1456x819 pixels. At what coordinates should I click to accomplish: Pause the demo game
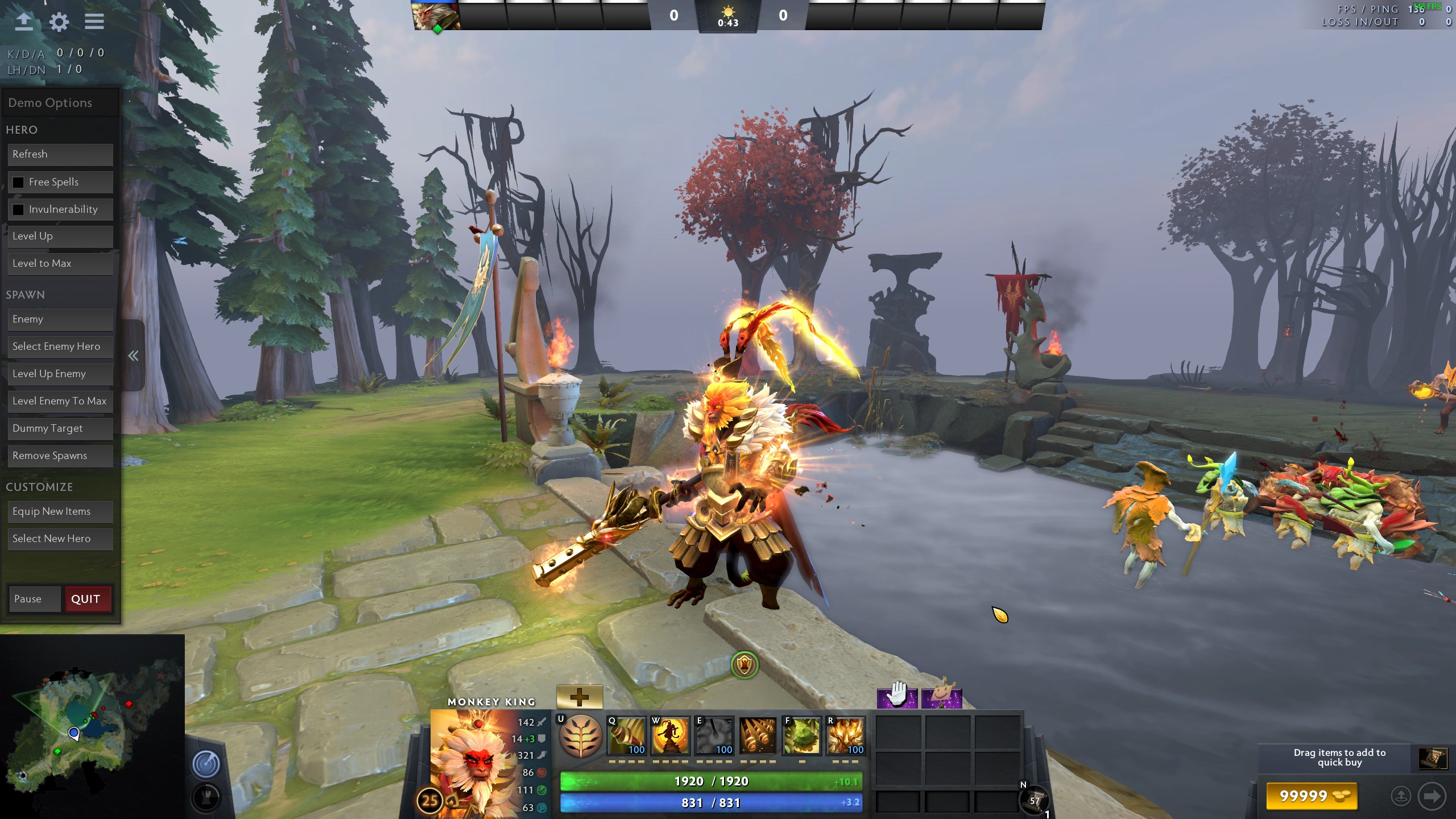34,599
